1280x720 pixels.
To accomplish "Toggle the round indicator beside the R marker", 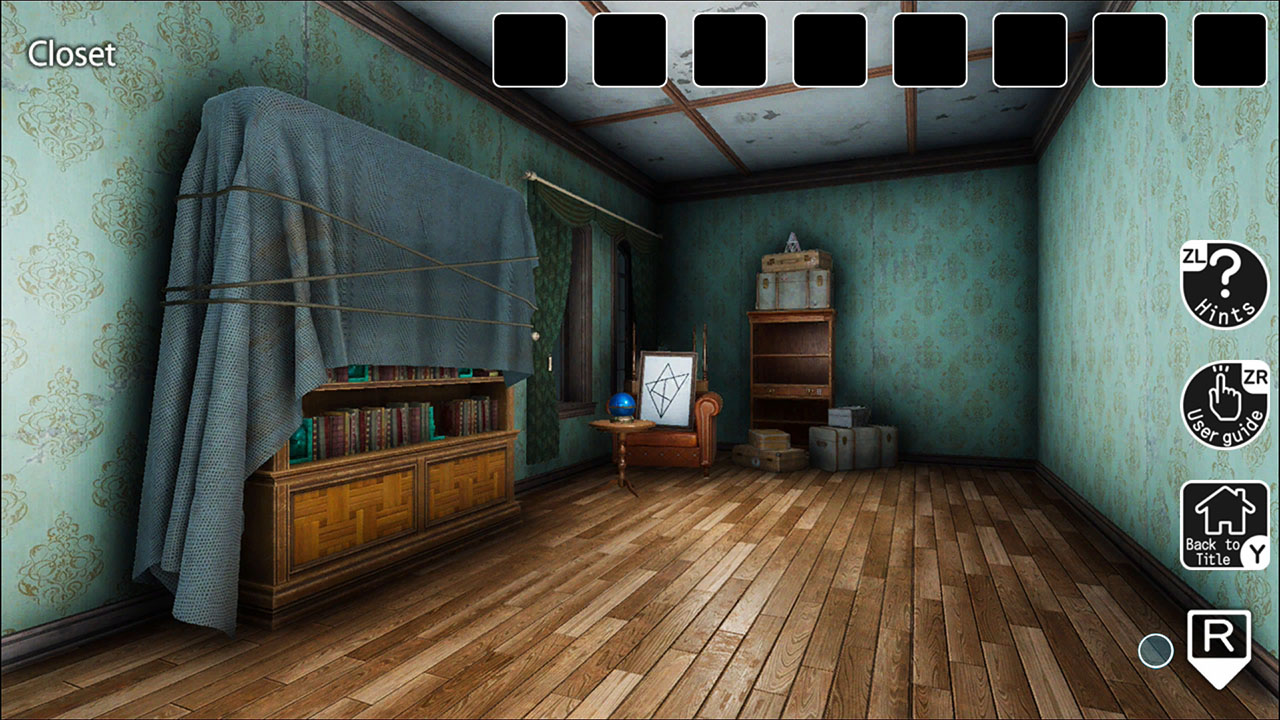I will (x=1155, y=651).
